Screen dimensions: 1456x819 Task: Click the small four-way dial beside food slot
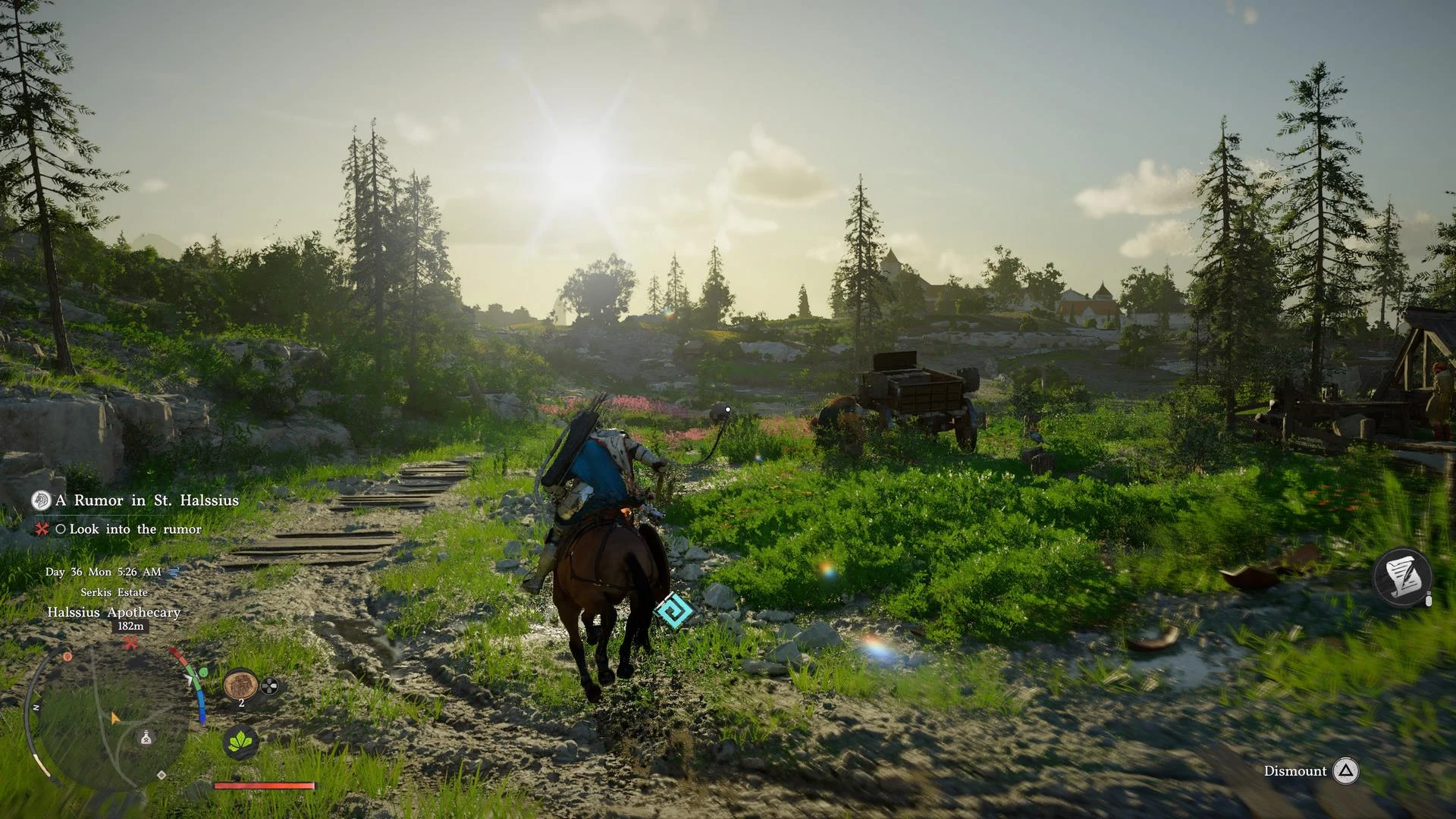(x=269, y=687)
